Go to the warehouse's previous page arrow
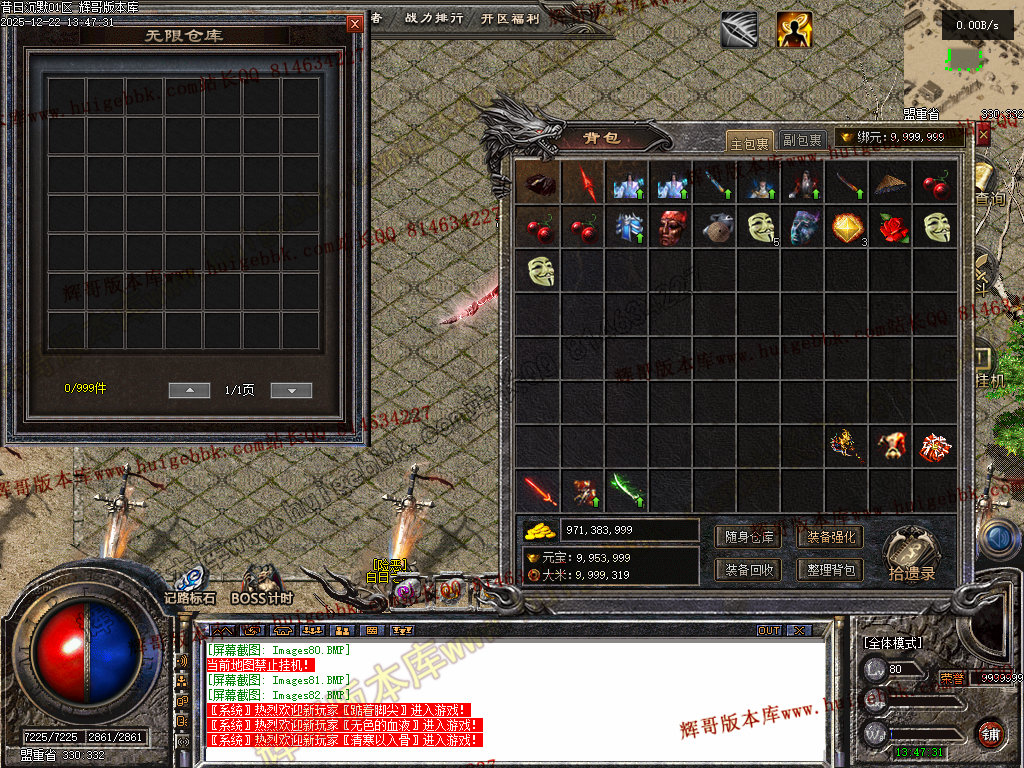This screenshot has height=768, width=1024. [x=189, y=390]
